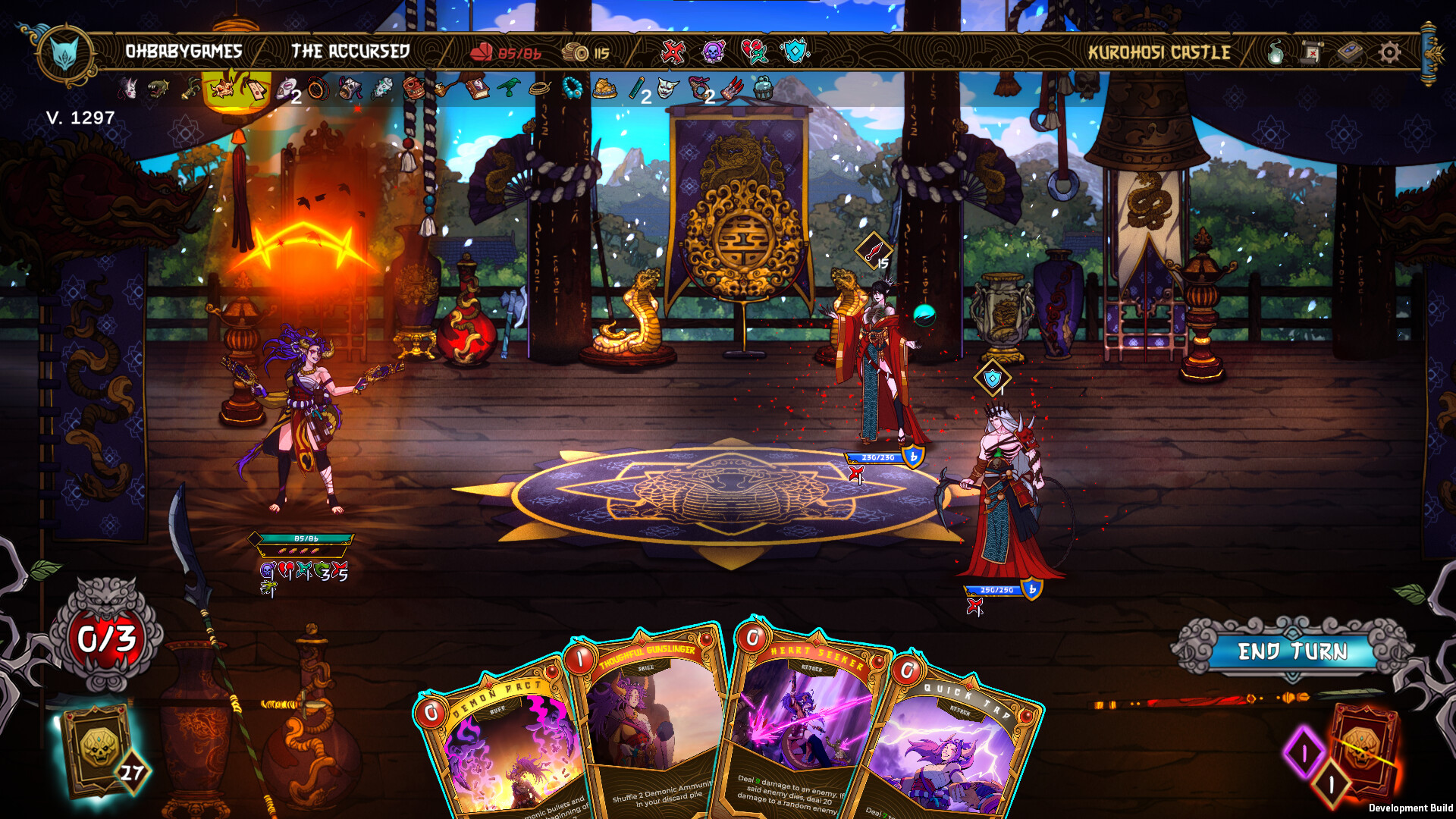Click the ghost spirit icon in top bar

click(1276, 53)
